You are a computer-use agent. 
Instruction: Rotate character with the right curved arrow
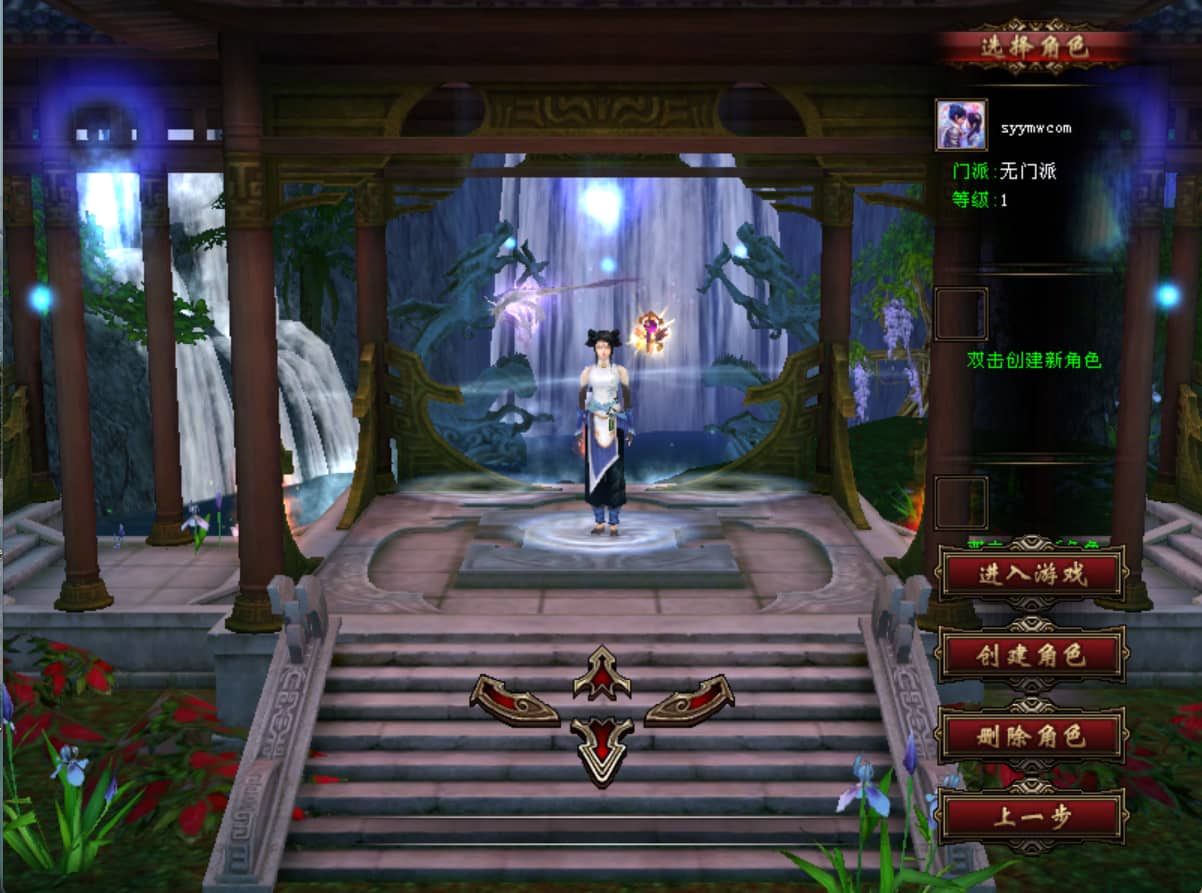coord(689,700)
